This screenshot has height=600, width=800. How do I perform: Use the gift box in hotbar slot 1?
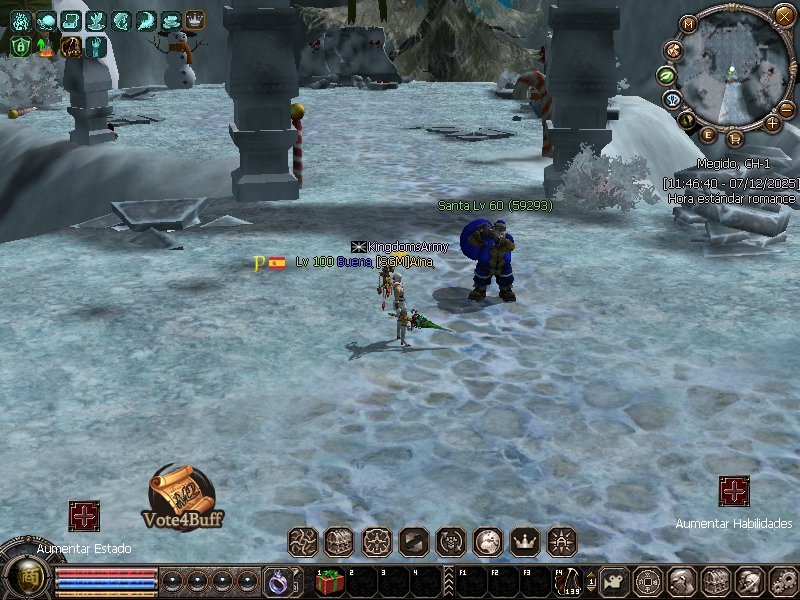(329, 581)
